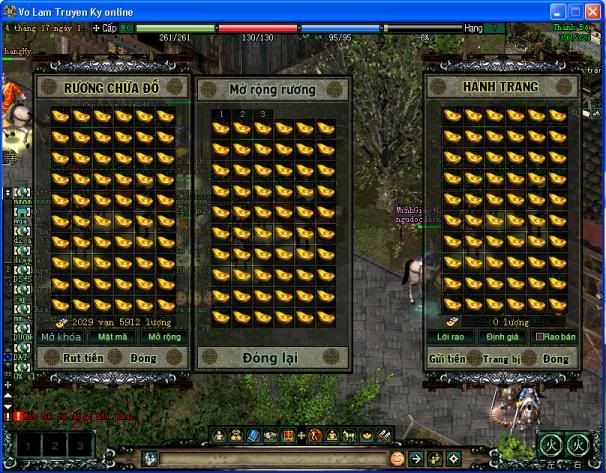Screen dimensions: 606x473
Task: Open the Mật mã password option
Action: [112, 337]
